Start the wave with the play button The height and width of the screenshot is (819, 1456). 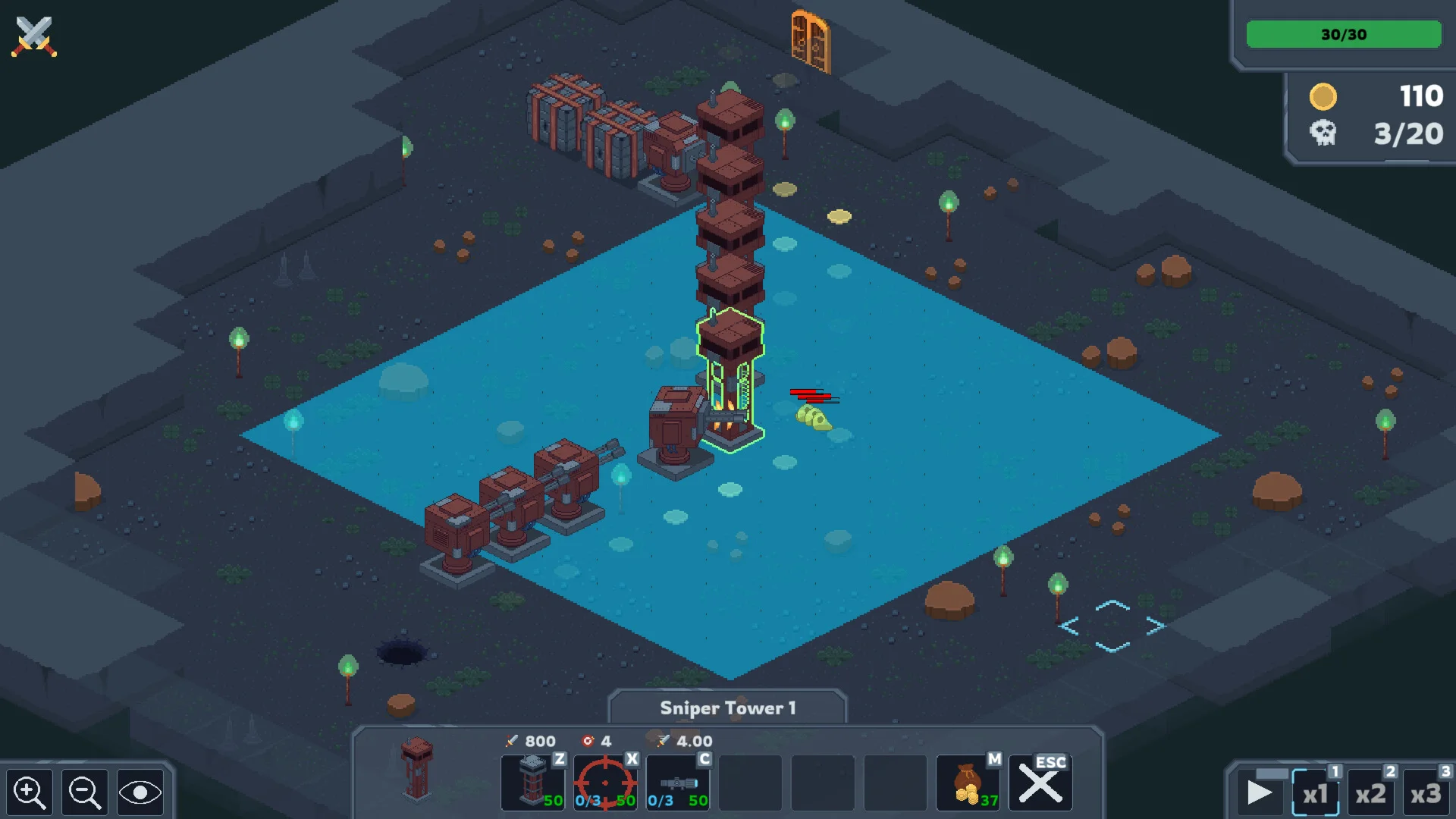point(1260,793)
